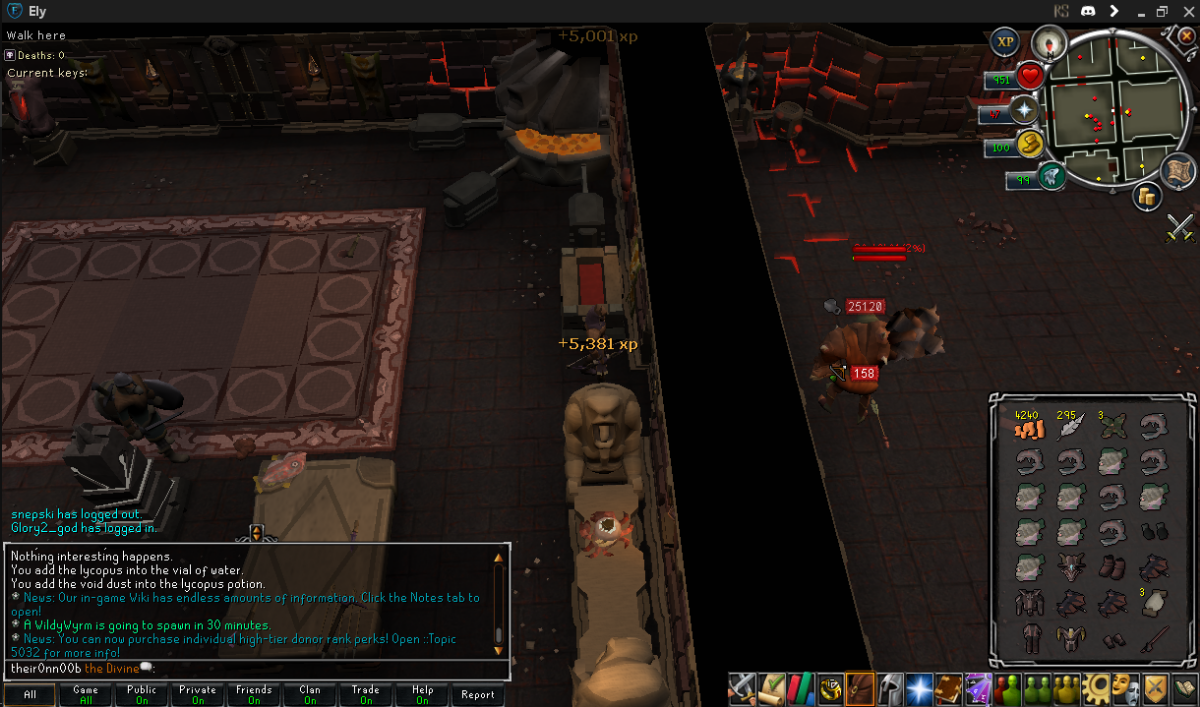Click the Report button
Image resolution: width=1200 pixels, height=707 pixels.
tap(478, 694)
